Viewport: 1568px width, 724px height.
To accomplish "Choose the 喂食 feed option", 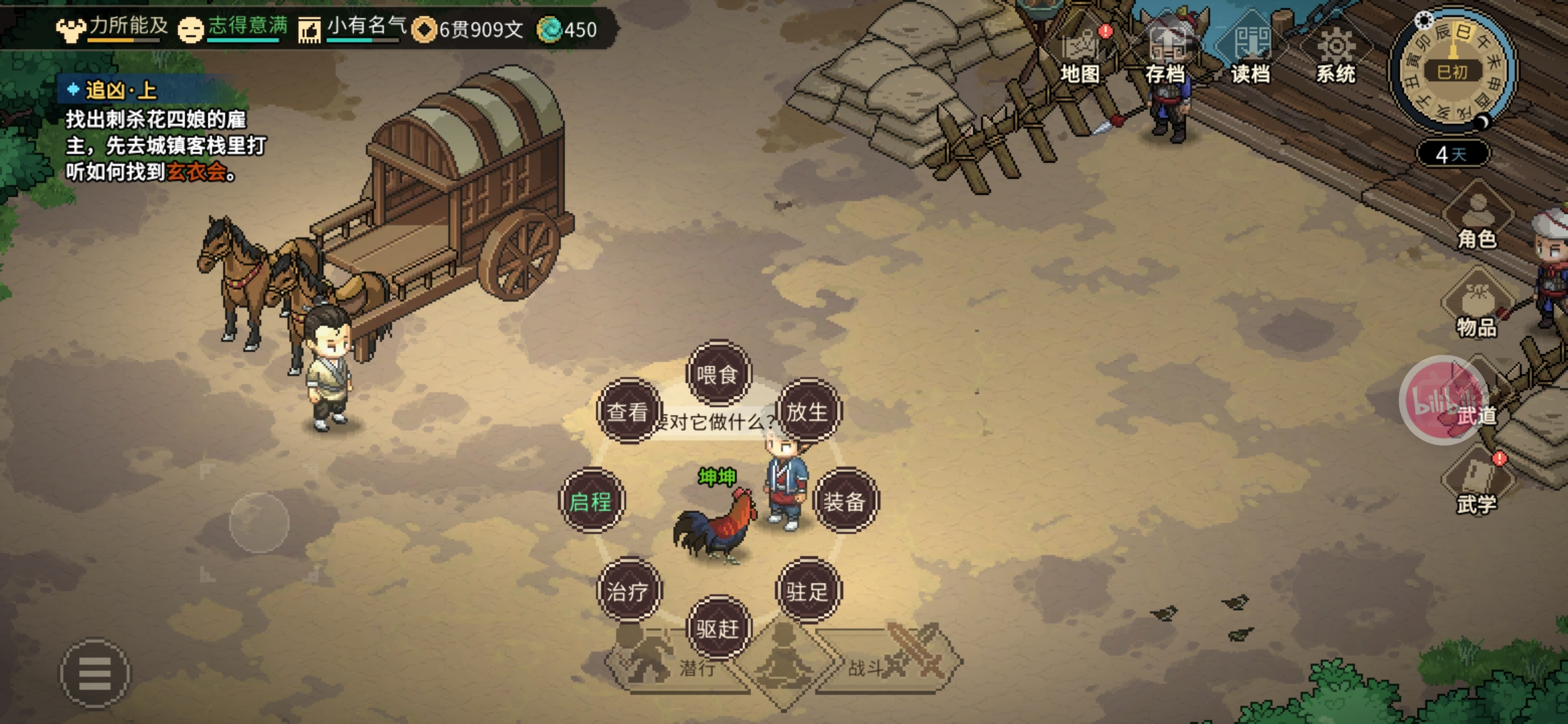I will tap(718, 373).
